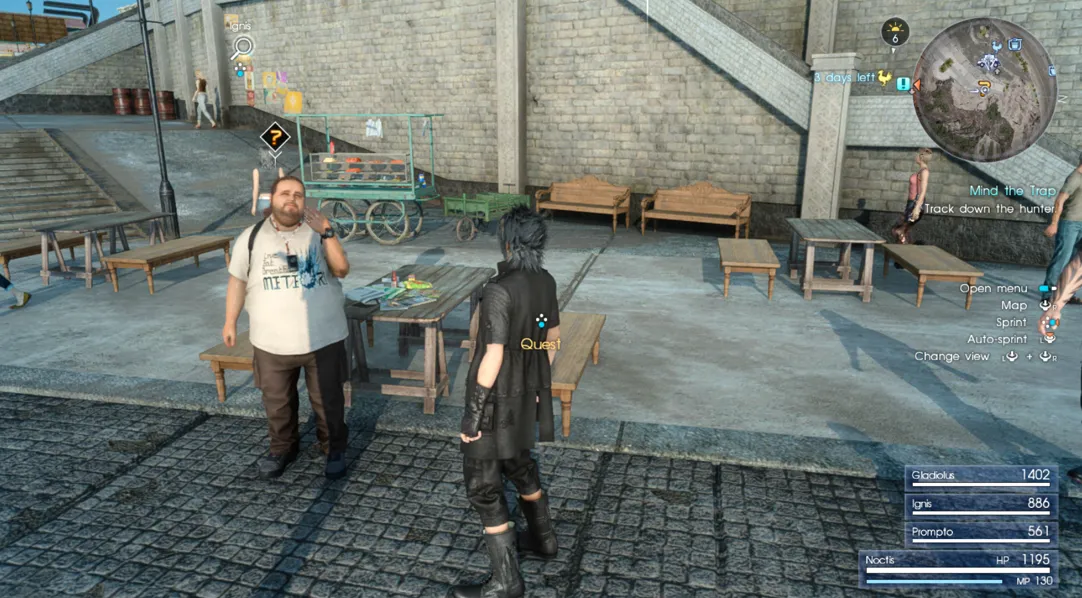Click the blue exclamation alert icon
Screen dimensions: 1082x598
click(904, 84)
